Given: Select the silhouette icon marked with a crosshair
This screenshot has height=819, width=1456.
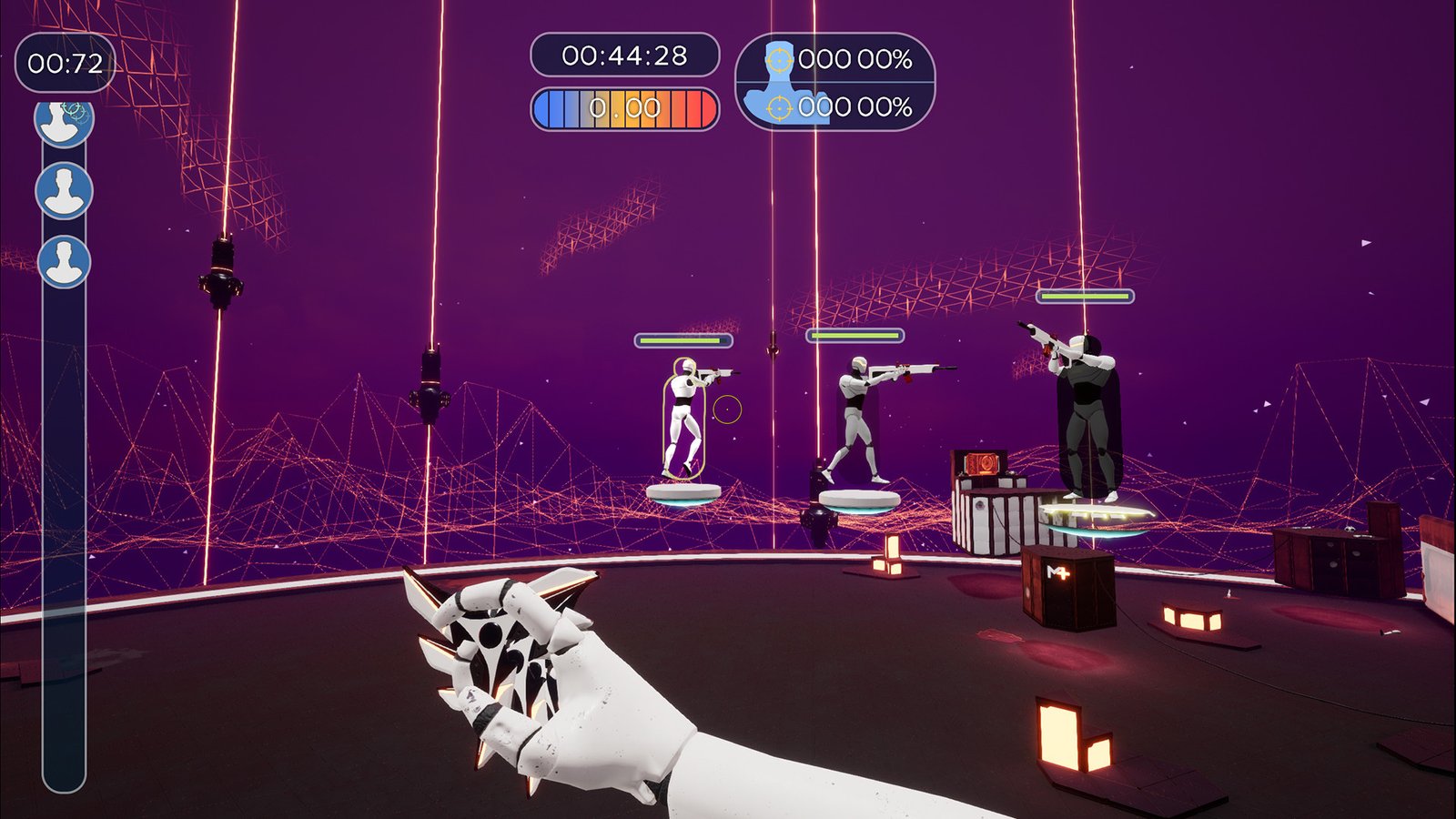Looking at the screenshot, I should [64, 123].
